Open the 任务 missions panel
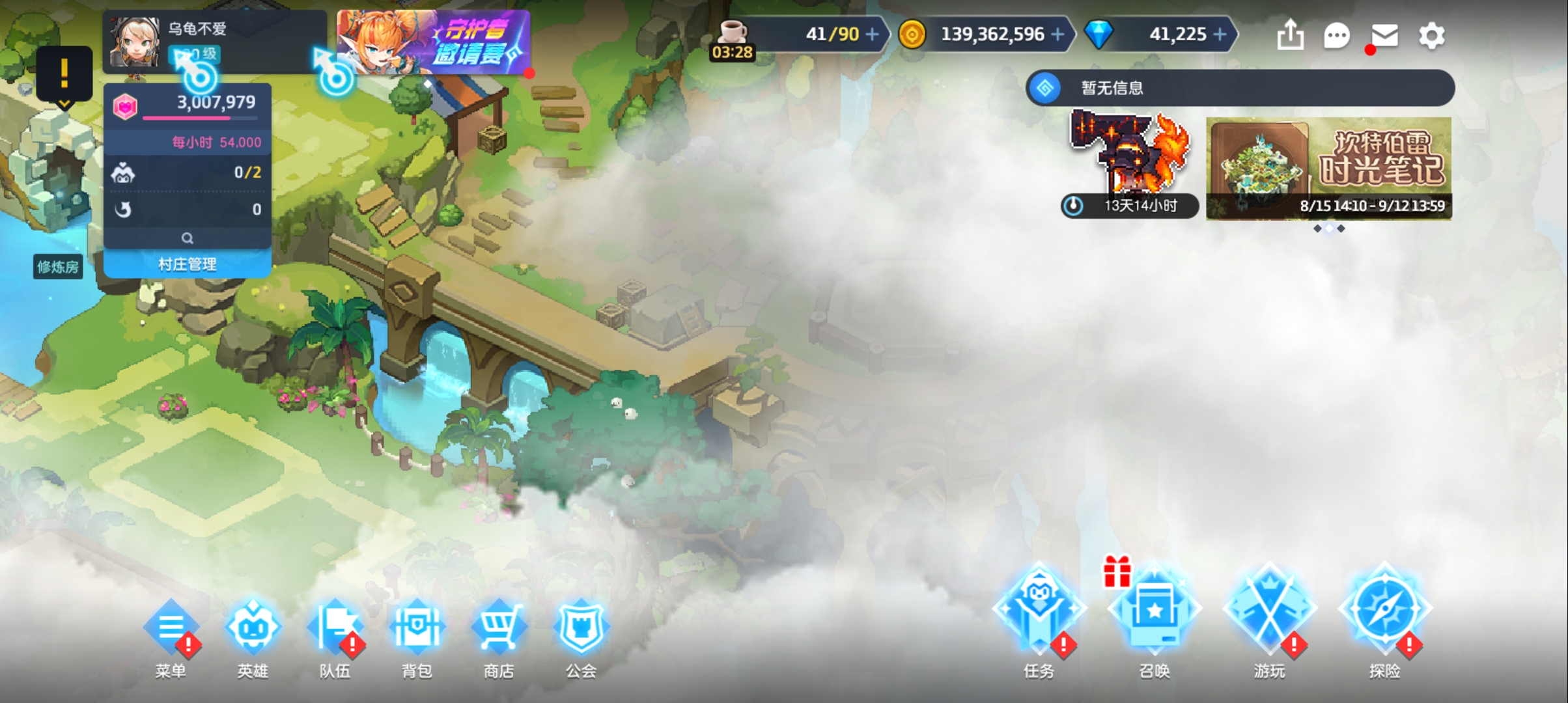This screenshot has height=703, width=1568. (x=1039, y=612)
